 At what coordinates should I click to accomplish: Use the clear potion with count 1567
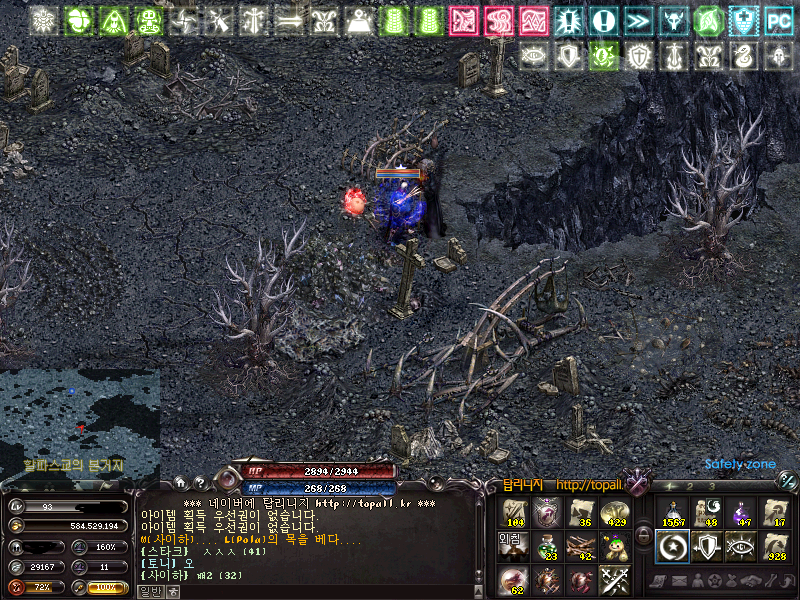point(673,513)
